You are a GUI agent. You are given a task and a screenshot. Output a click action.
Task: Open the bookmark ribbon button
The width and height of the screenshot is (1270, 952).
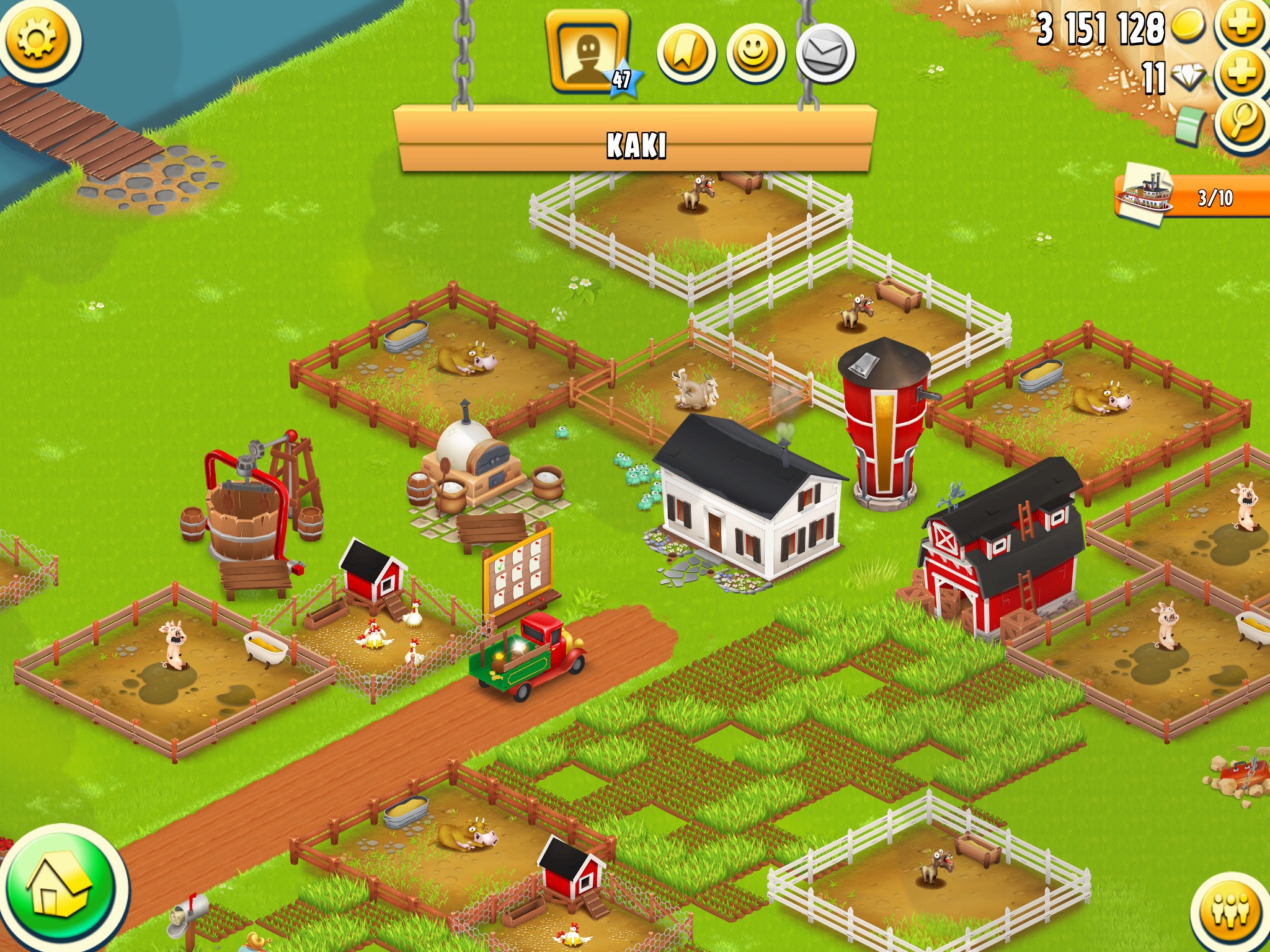point(686,53)
